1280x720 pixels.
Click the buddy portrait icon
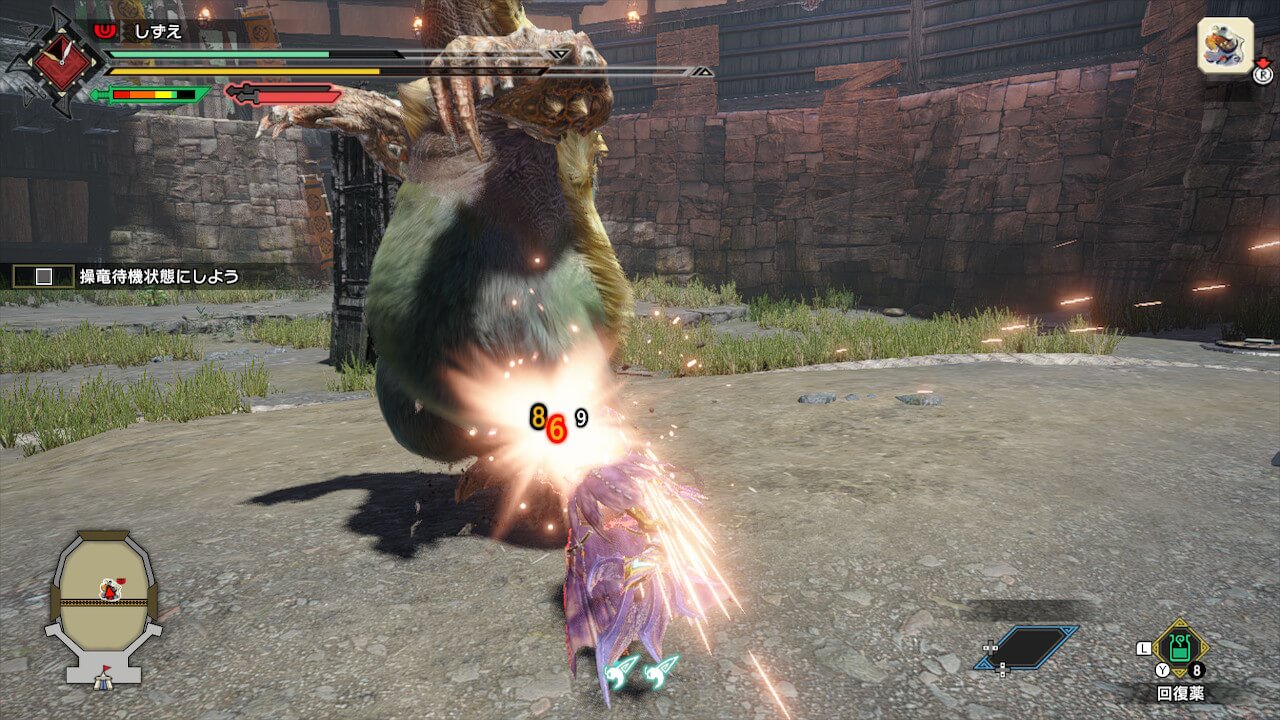tap(1225, 45)
